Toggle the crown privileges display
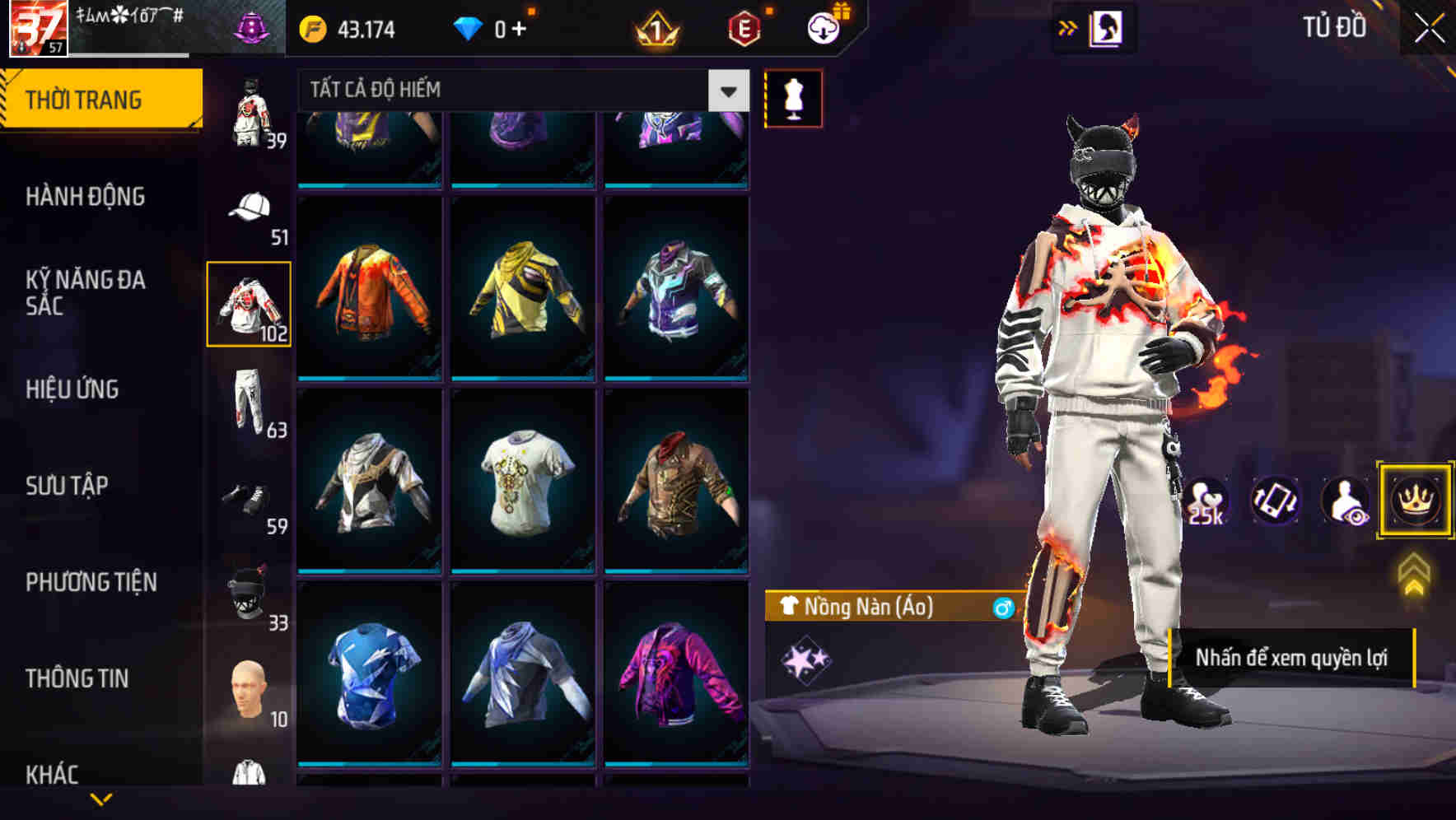Screen dimensions: 1456x820 click(x=1413, y=501)
